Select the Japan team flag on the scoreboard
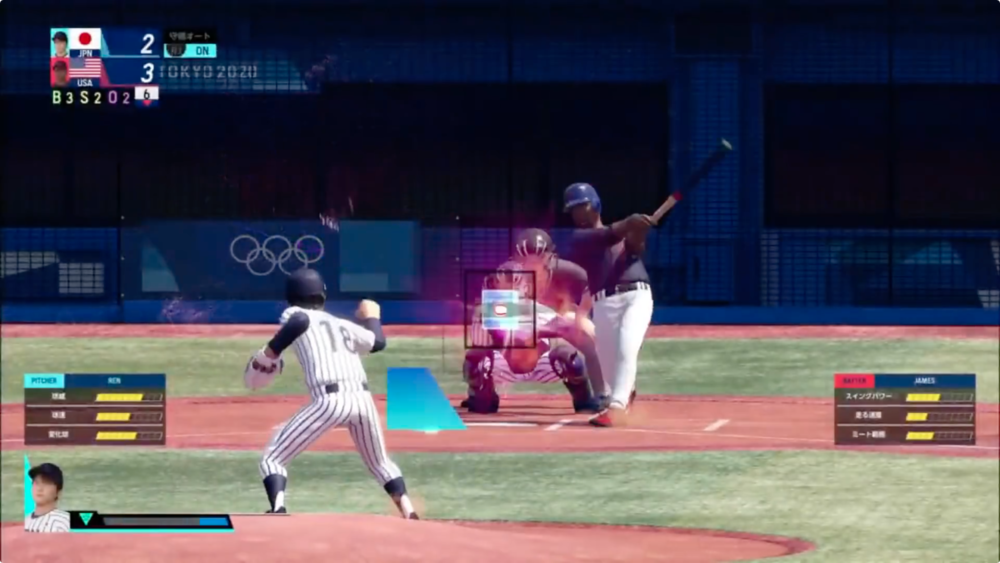The height and width of the screenshot is (563, 1000). point(85,40)
